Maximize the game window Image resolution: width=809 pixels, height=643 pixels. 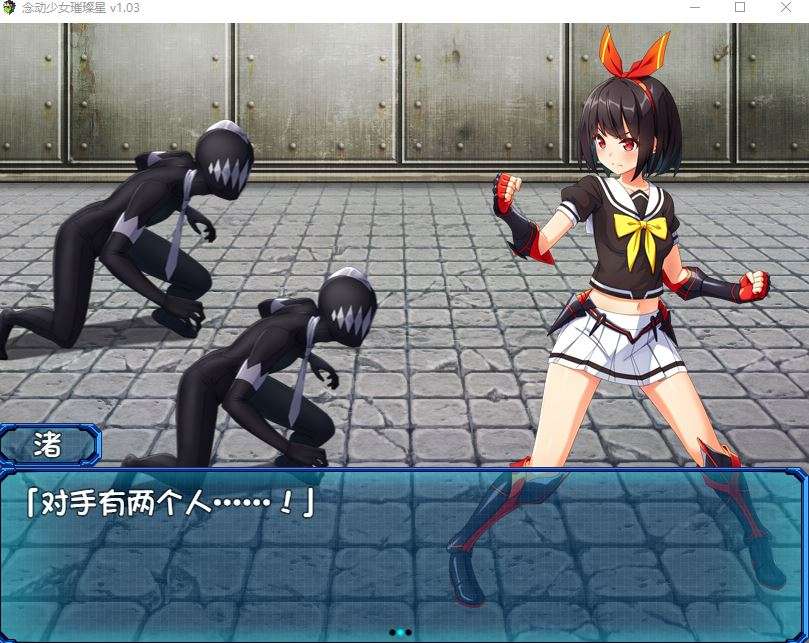[x=740, y=8]
